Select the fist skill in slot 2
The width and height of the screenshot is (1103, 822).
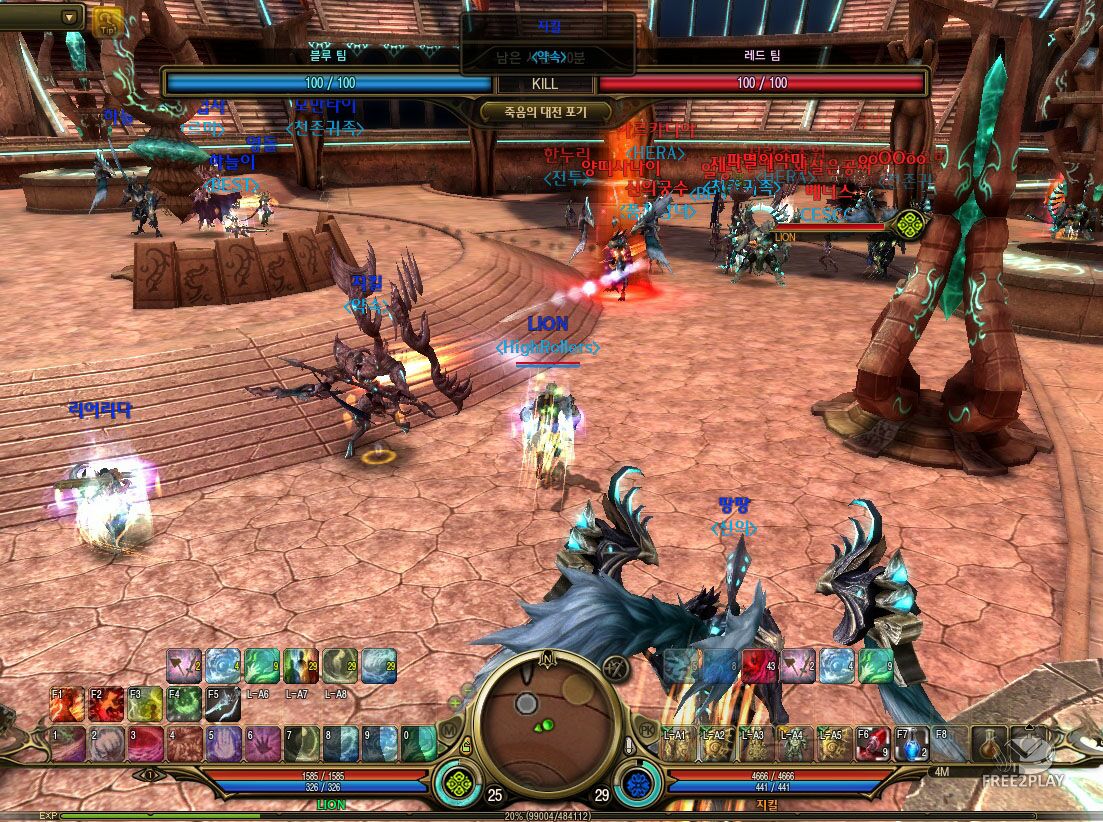click(106, 745)
